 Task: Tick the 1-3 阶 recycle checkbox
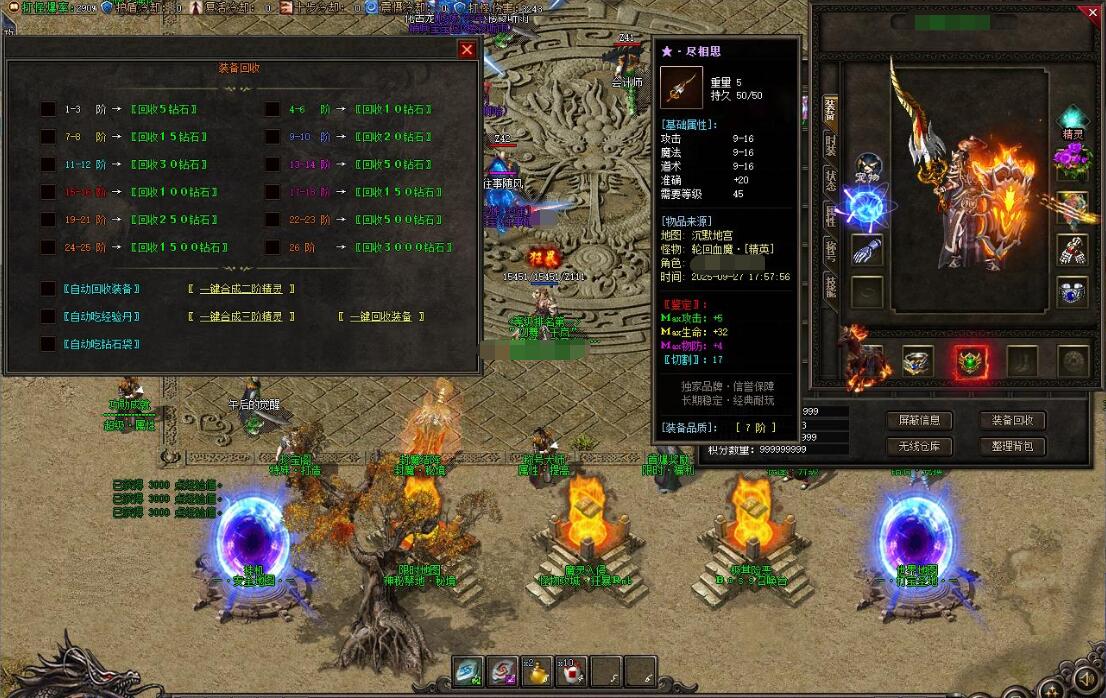[x=48, y=109]
